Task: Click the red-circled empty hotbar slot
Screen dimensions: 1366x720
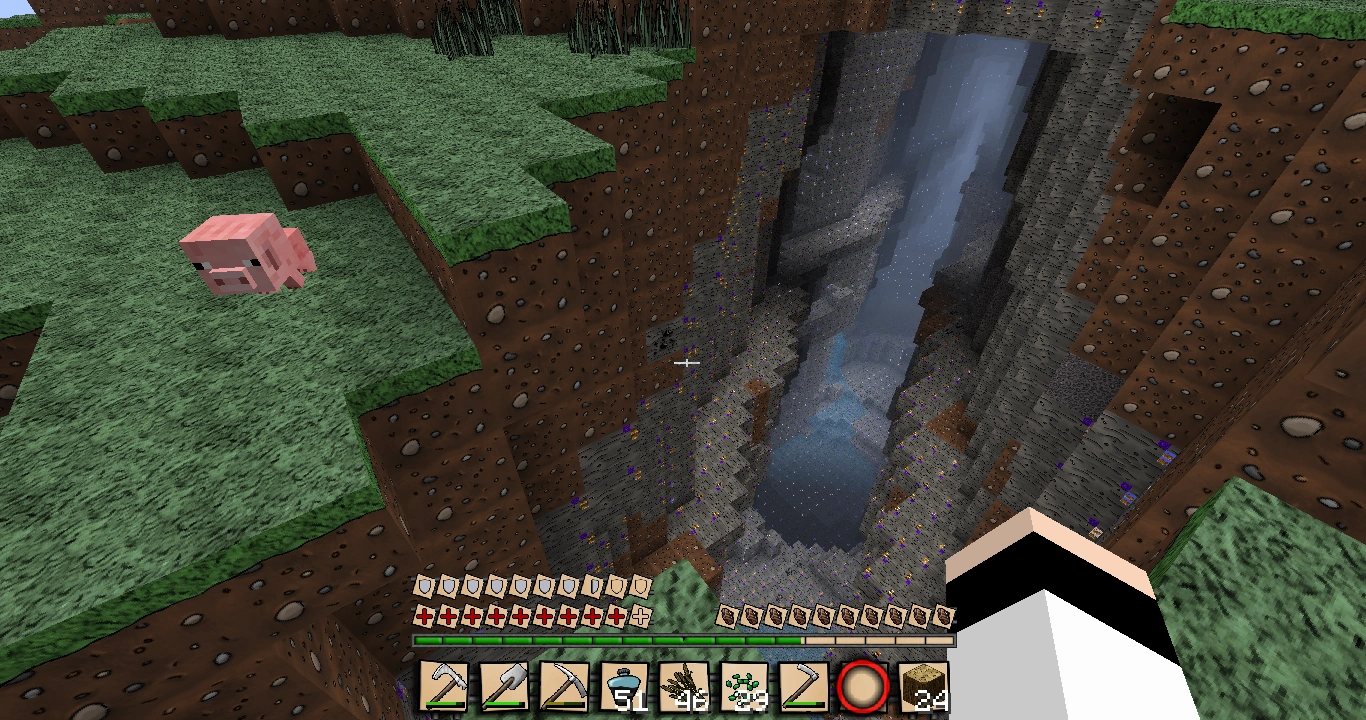Action: [862, 687]
